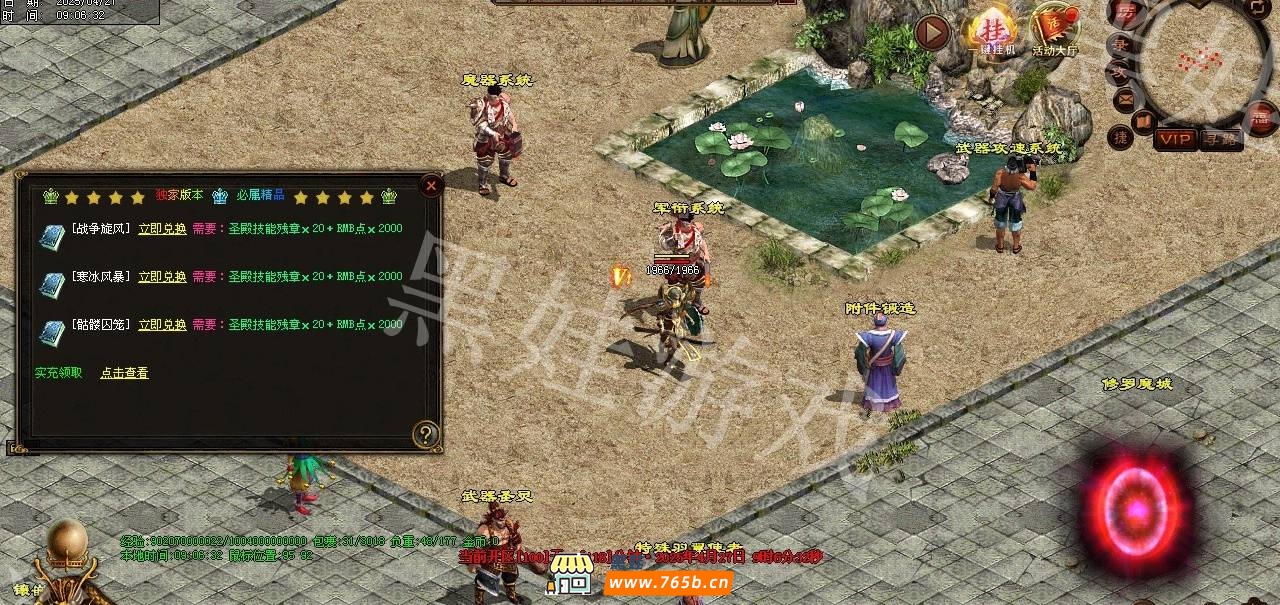This screenshot has height=605, width=1280.
Task: Open the mail envelope icon
Action: click(1125, 98)
